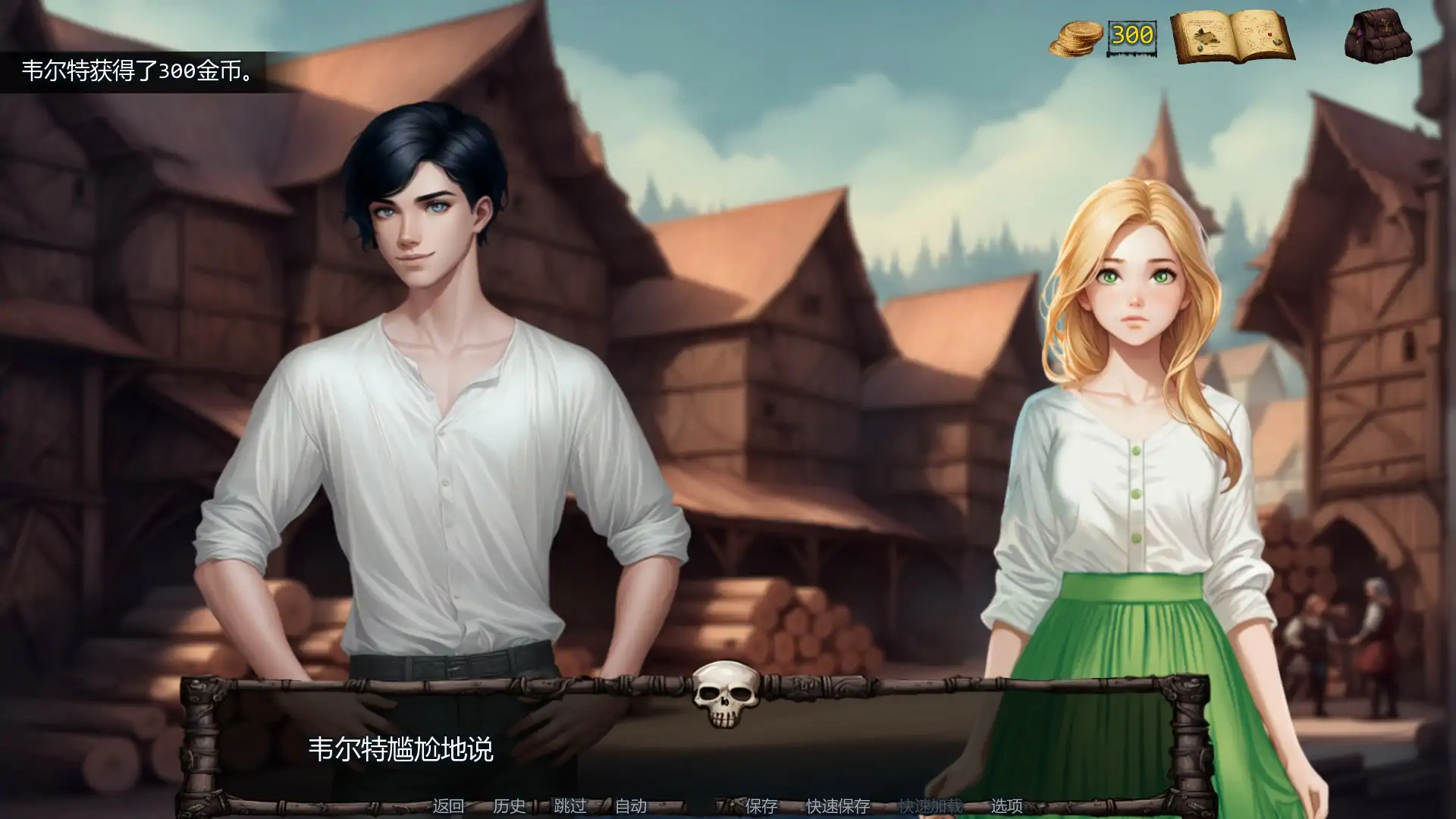Click 保存 to save the game

click(761, 807)
